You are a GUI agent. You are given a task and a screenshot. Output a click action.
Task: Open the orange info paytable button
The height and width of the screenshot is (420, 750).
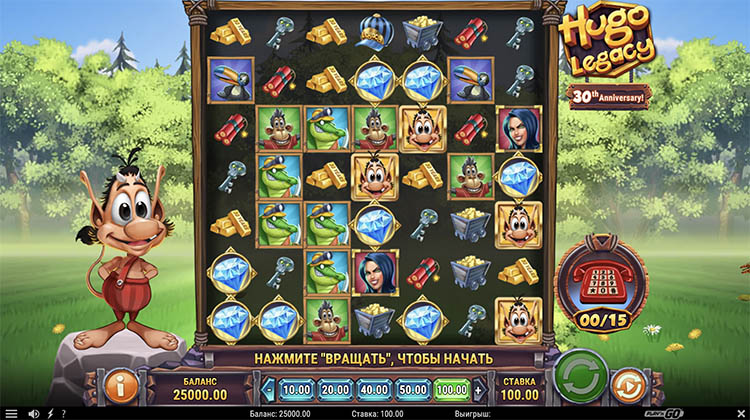119,385
